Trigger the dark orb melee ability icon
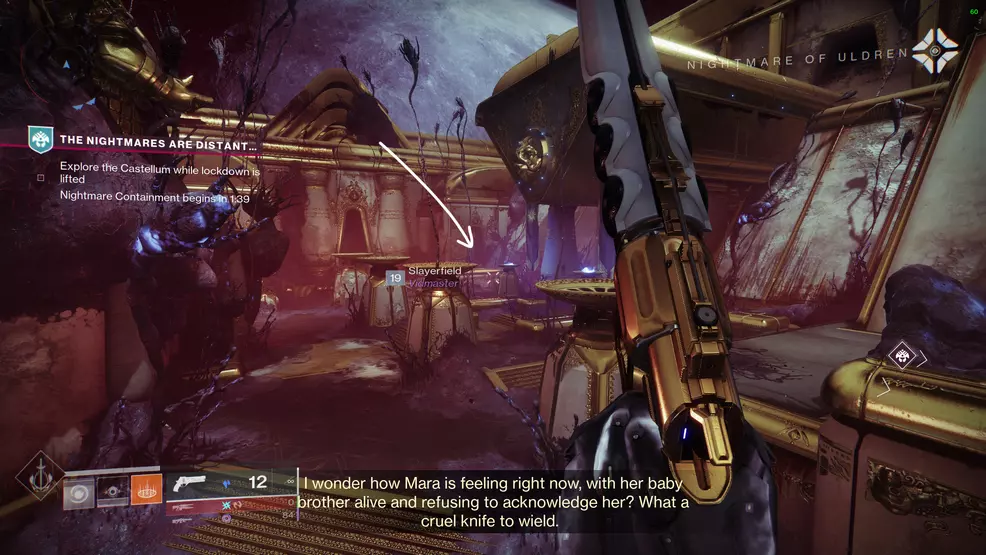Viewport: 986px width, 555px height. (113, 492)
